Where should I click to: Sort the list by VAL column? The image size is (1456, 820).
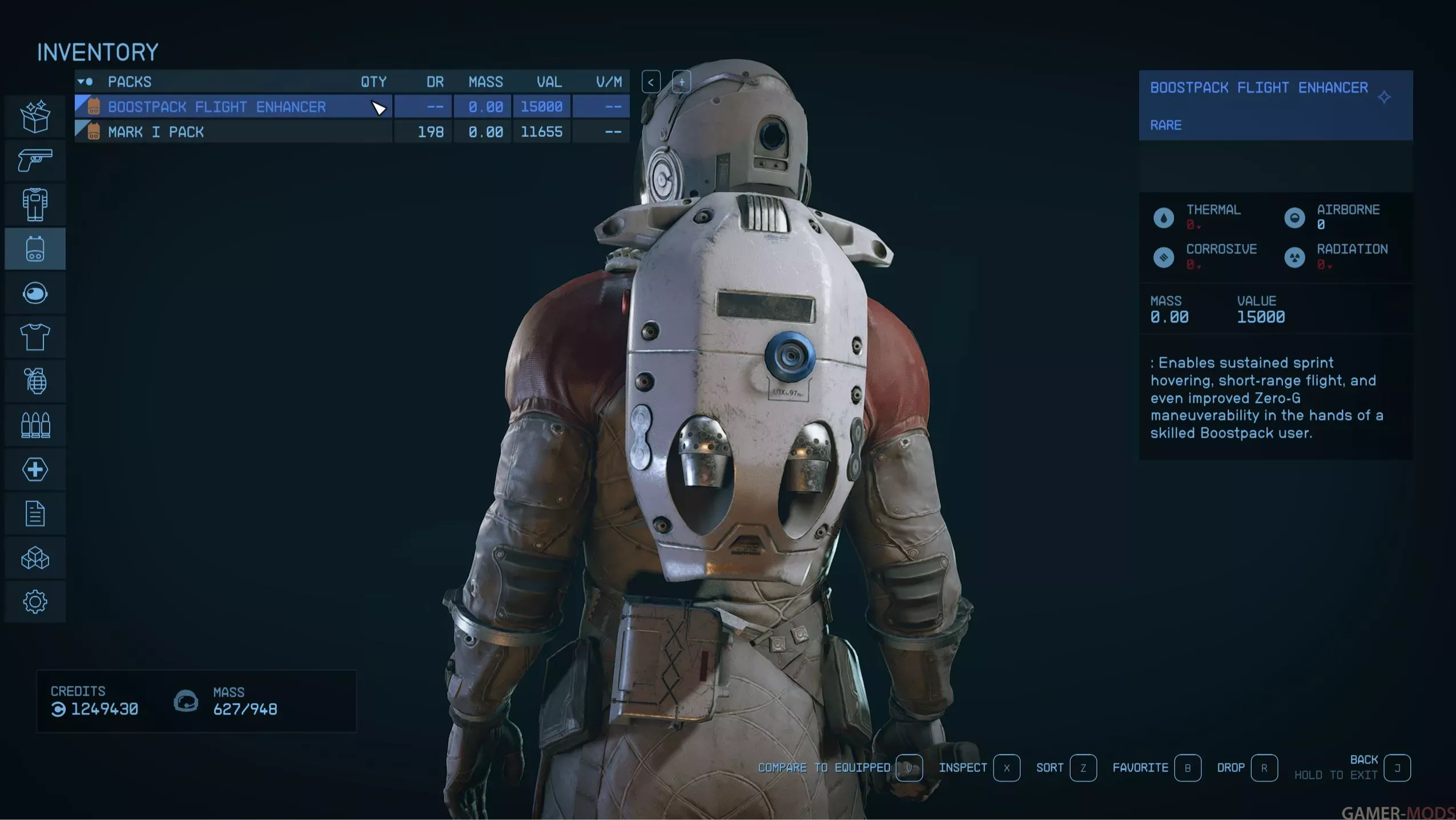click(549, 82)
